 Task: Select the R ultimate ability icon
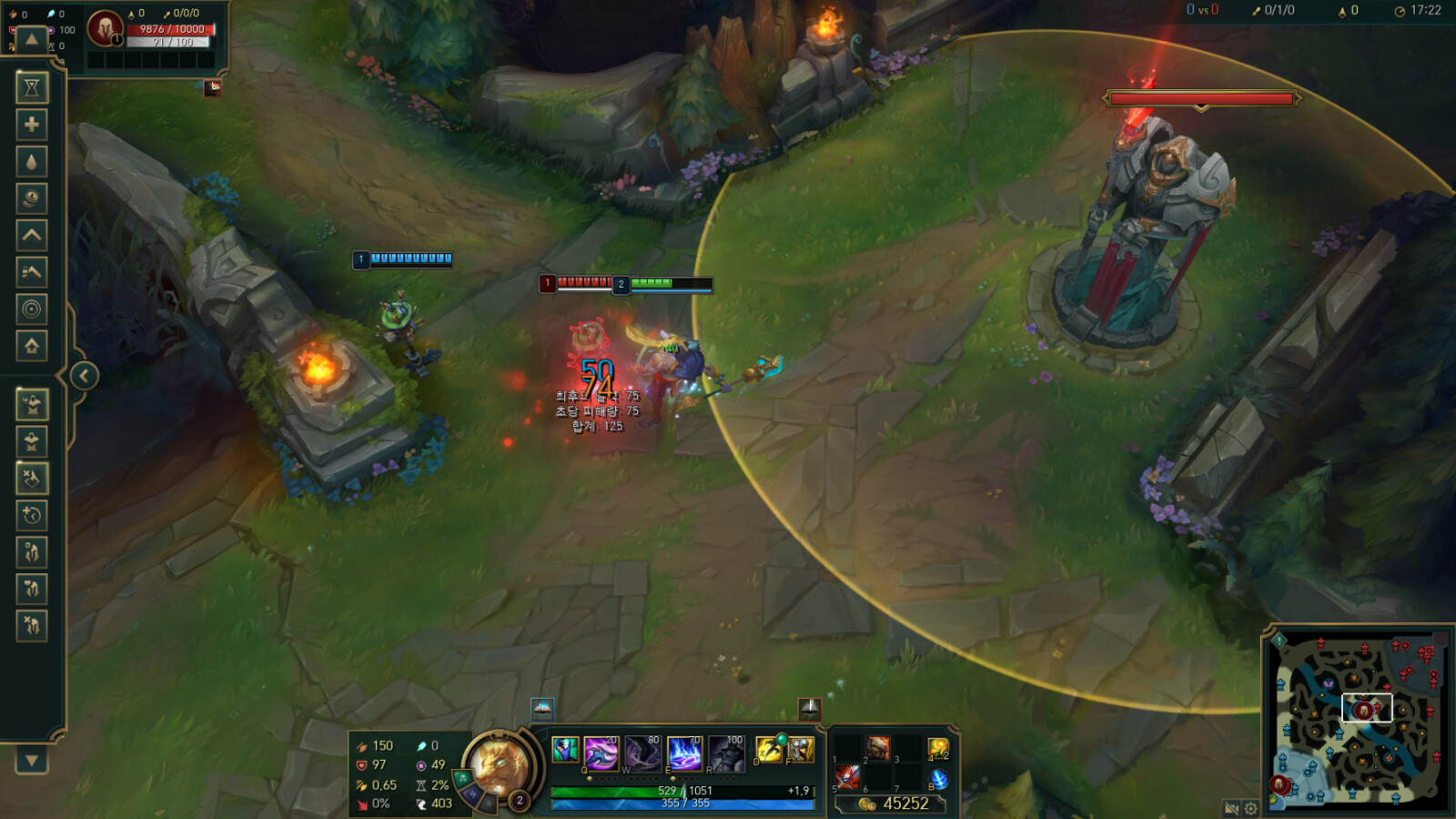727,753
